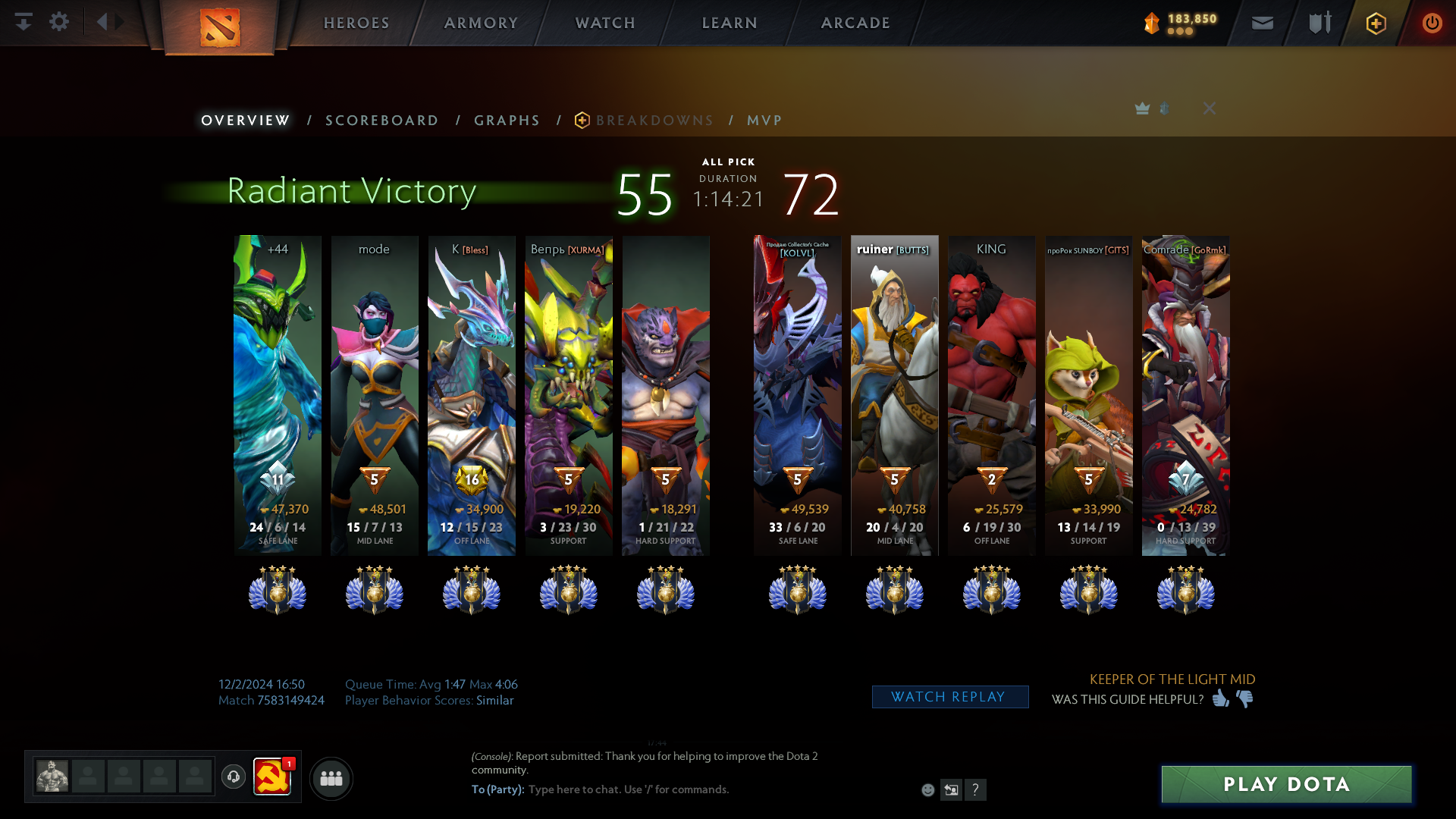Open the Watch tab
The image size is (1456, 819).
pos(605,23)
